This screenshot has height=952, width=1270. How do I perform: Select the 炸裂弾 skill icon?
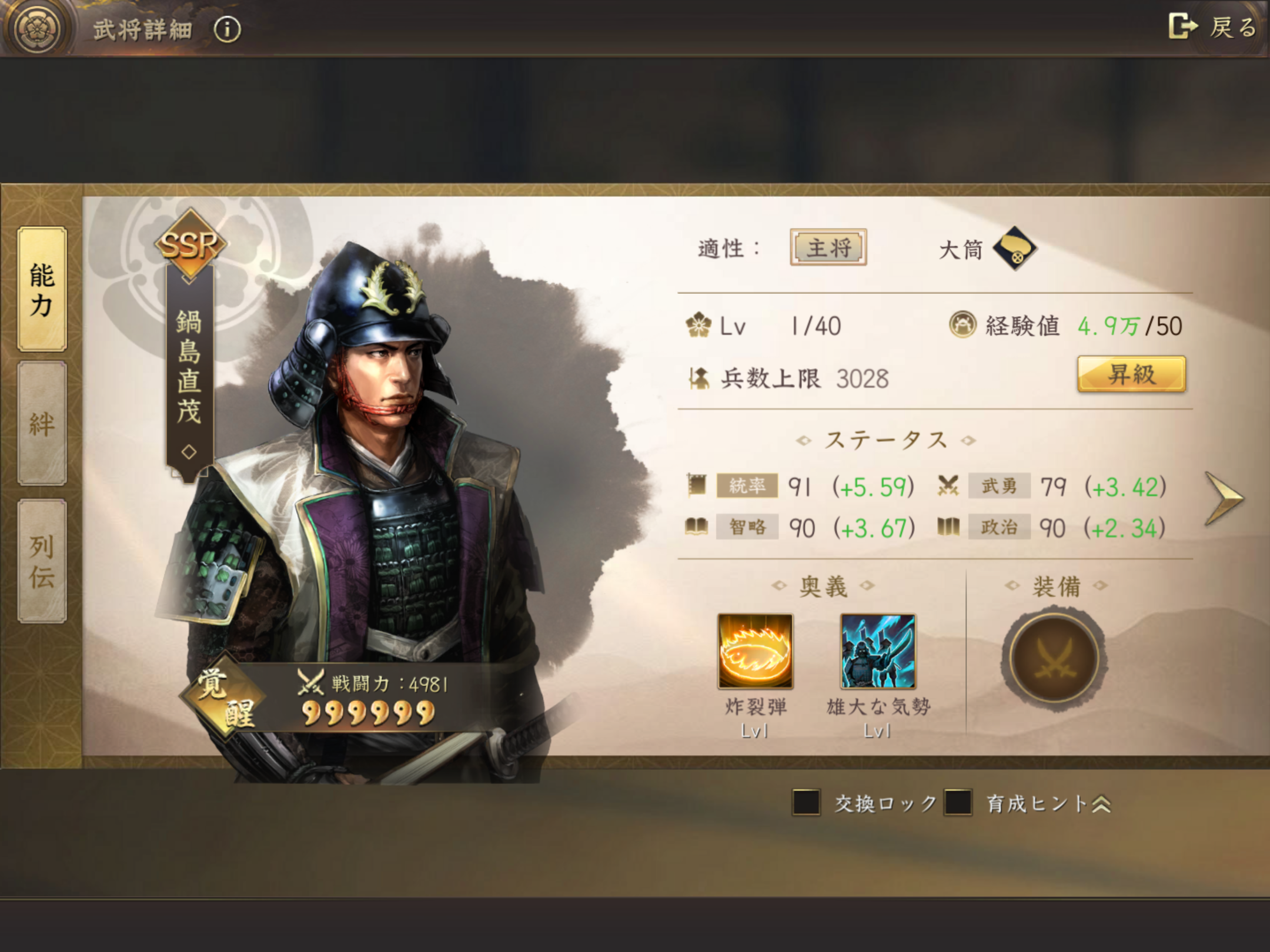755,651
